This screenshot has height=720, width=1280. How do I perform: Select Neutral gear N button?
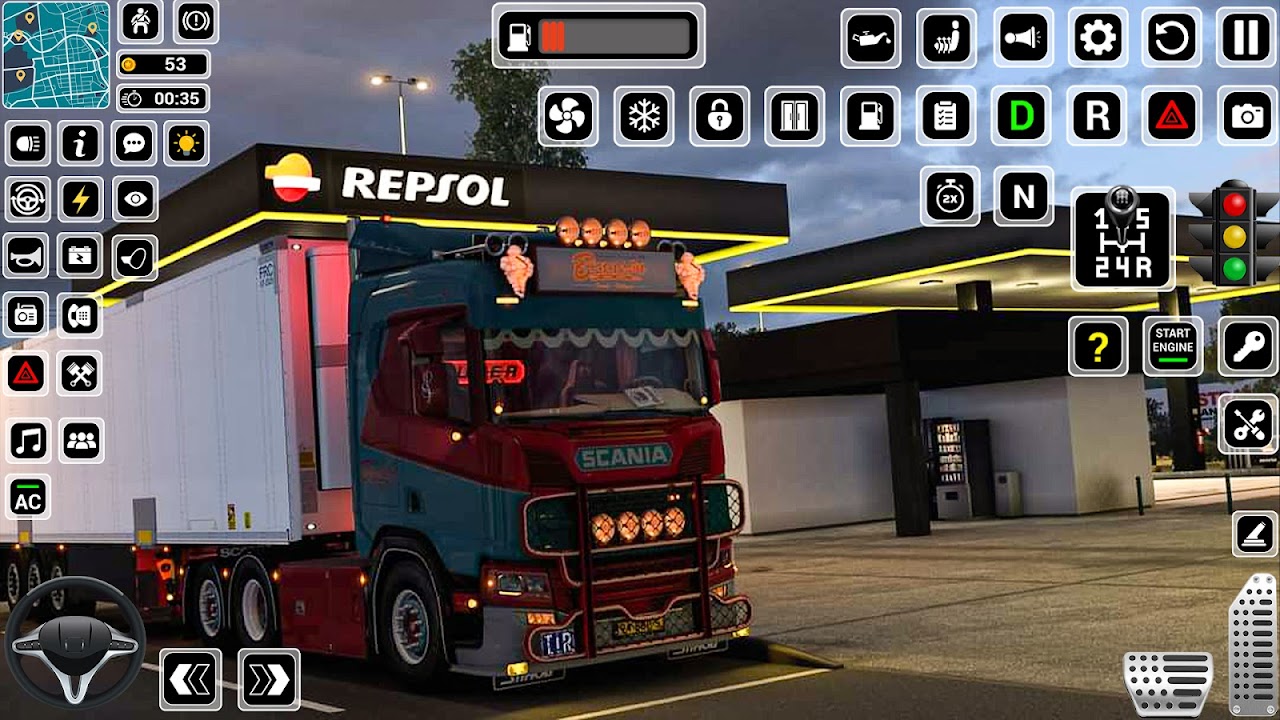(1023, 196)
